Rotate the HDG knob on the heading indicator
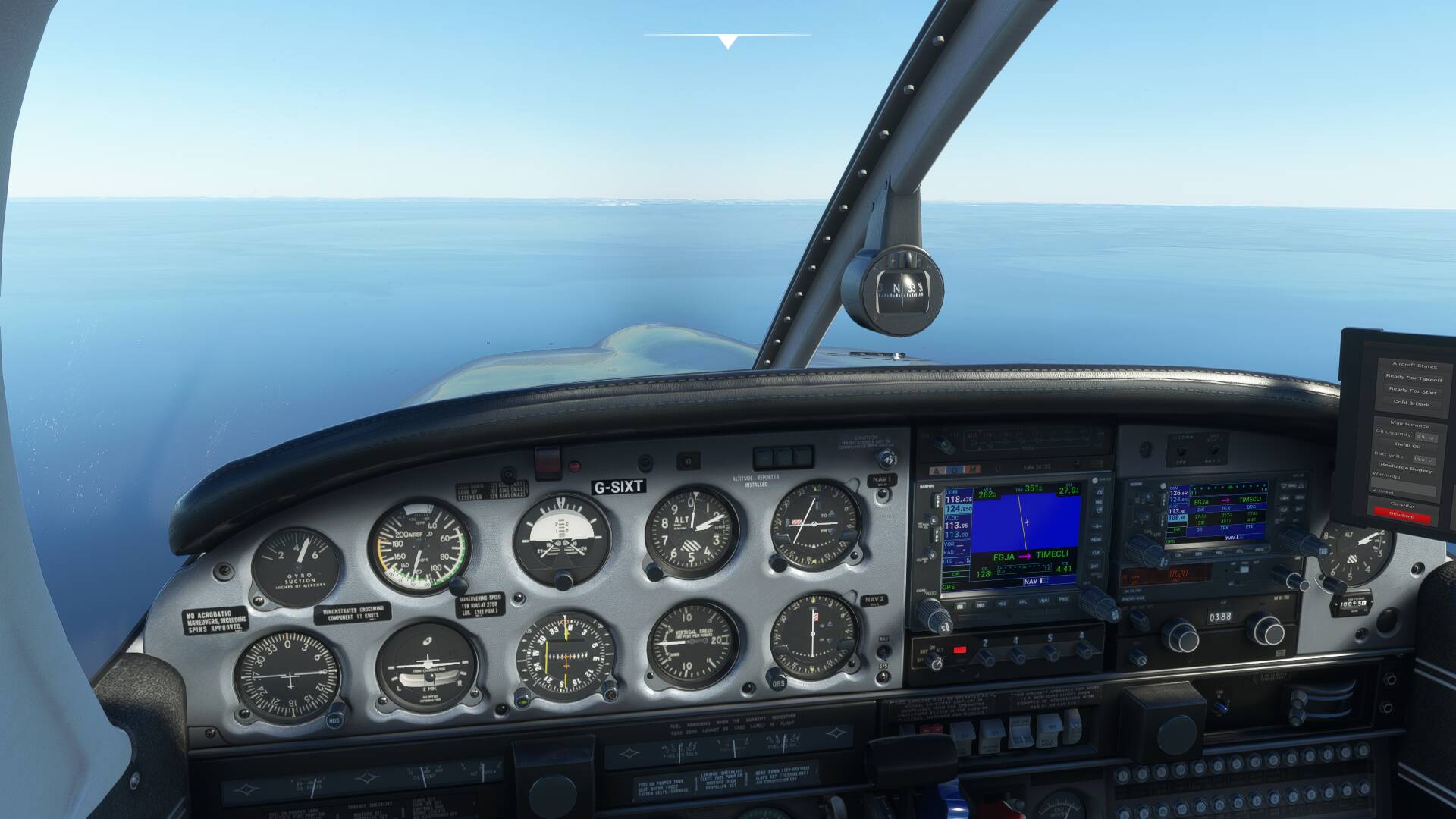The height and width of the screenshot is (819, 1456). click(334, 720)
